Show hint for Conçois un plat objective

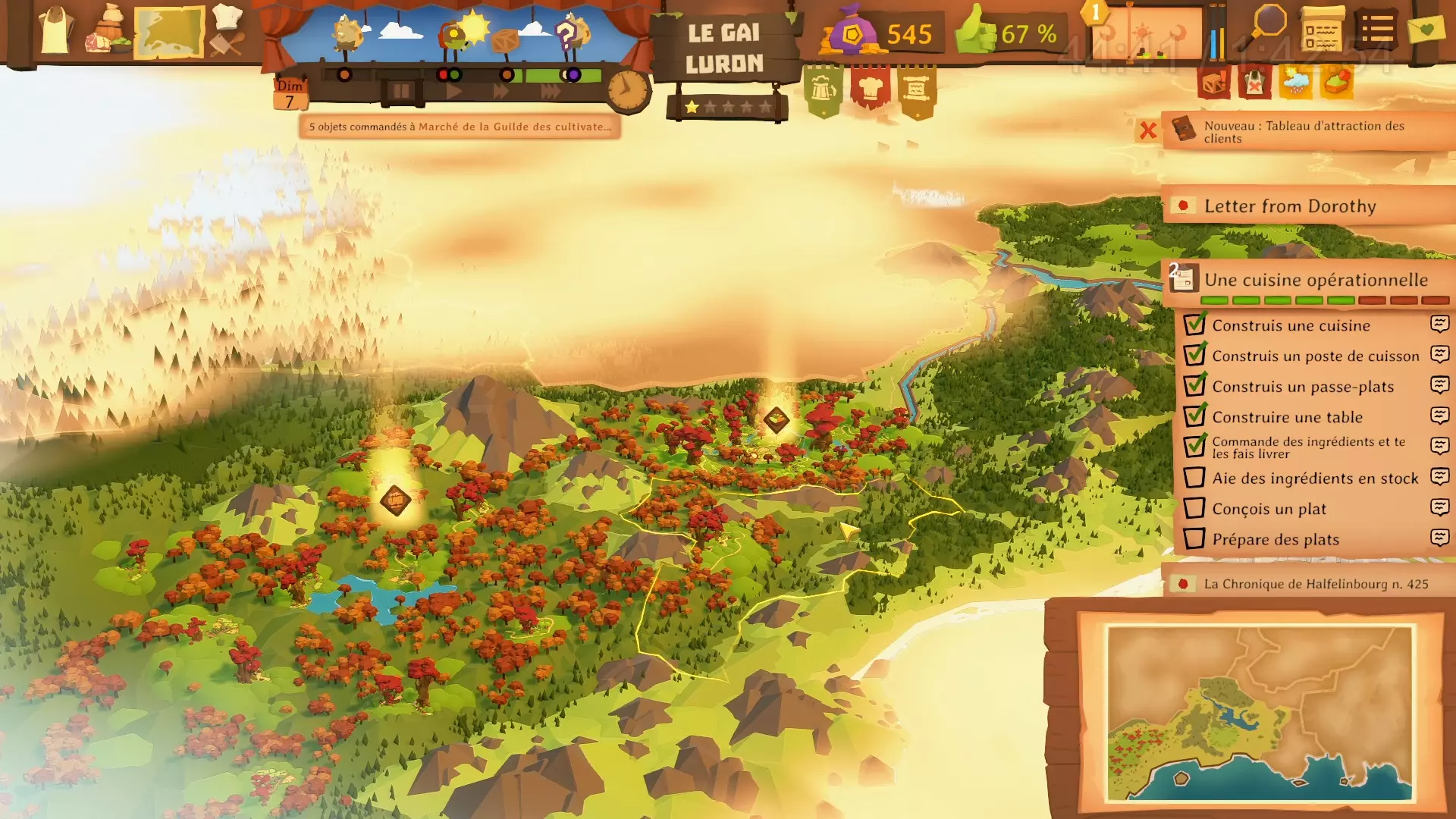pyautogui.click(x=1439, y=507)
